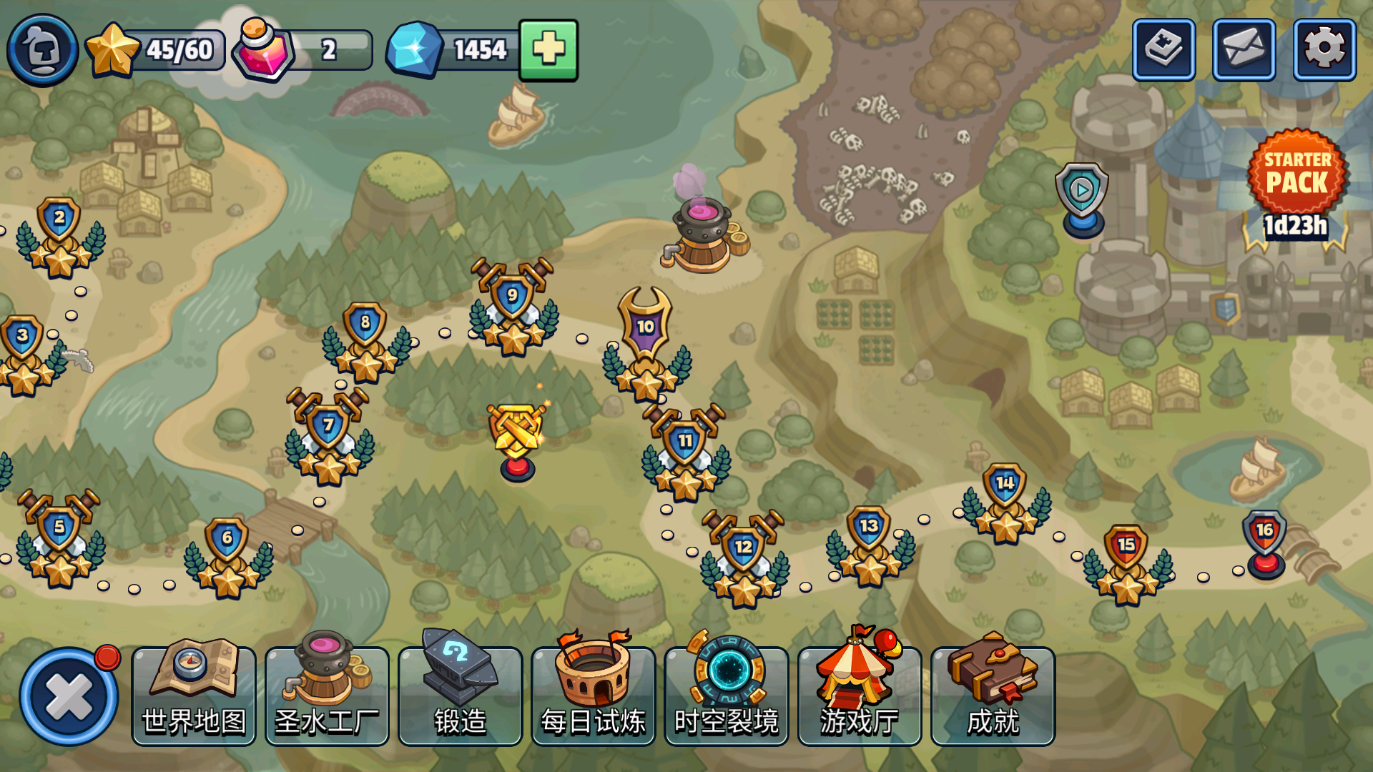Viewport: 1373px width, 772px height.
Task: Open the 锻造 forge menu
Action: (x=460, y=695)
